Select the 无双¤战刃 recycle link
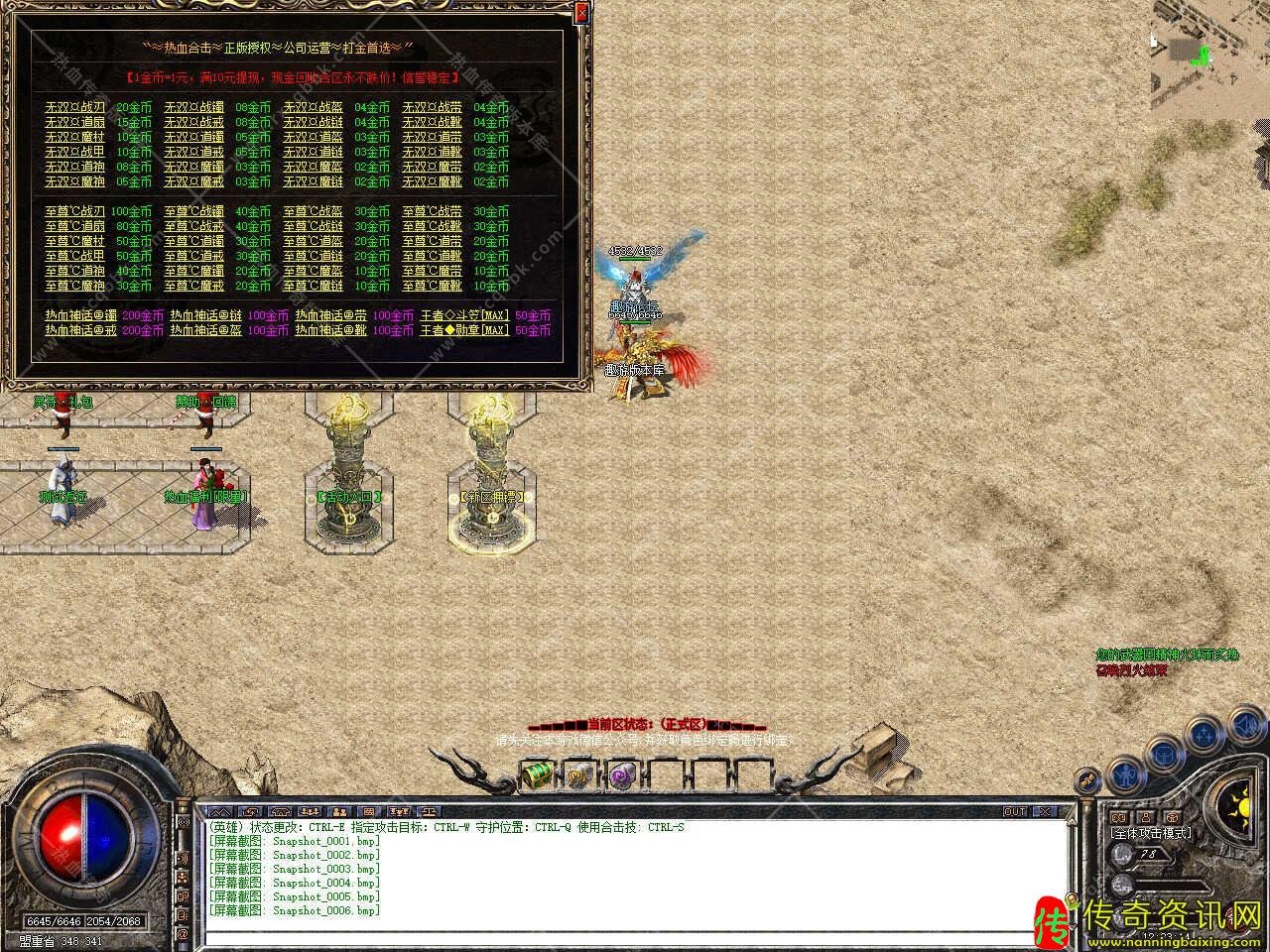 tap(74, 107)
